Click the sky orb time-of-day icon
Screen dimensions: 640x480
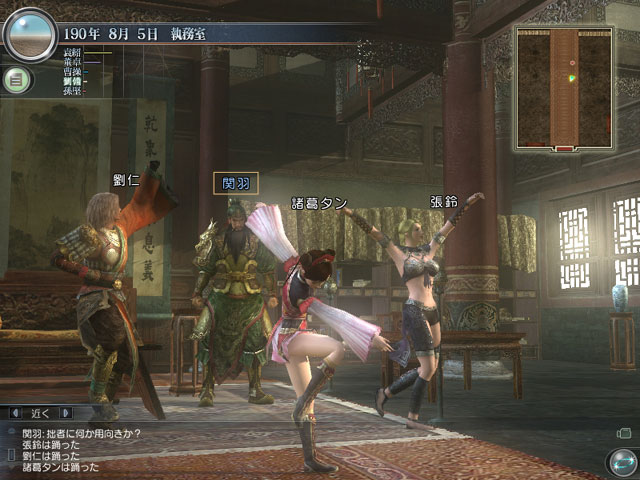click(30, 36)
